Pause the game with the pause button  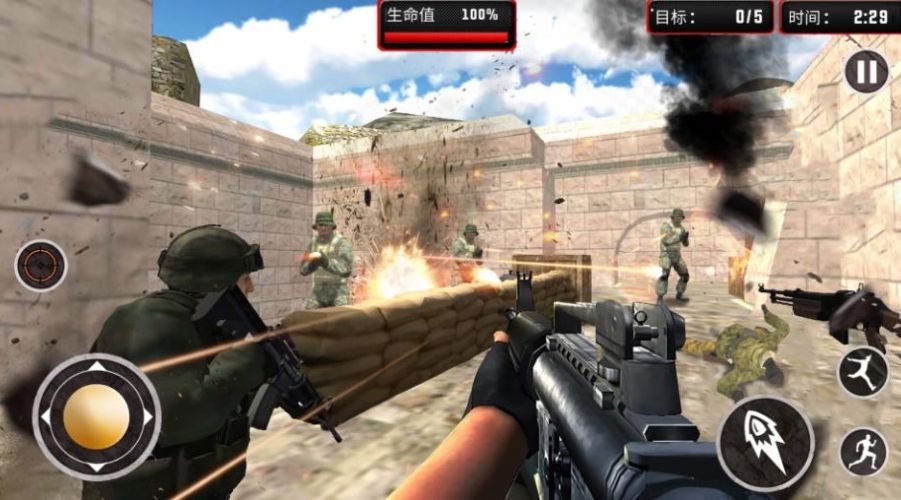(866, 72)
